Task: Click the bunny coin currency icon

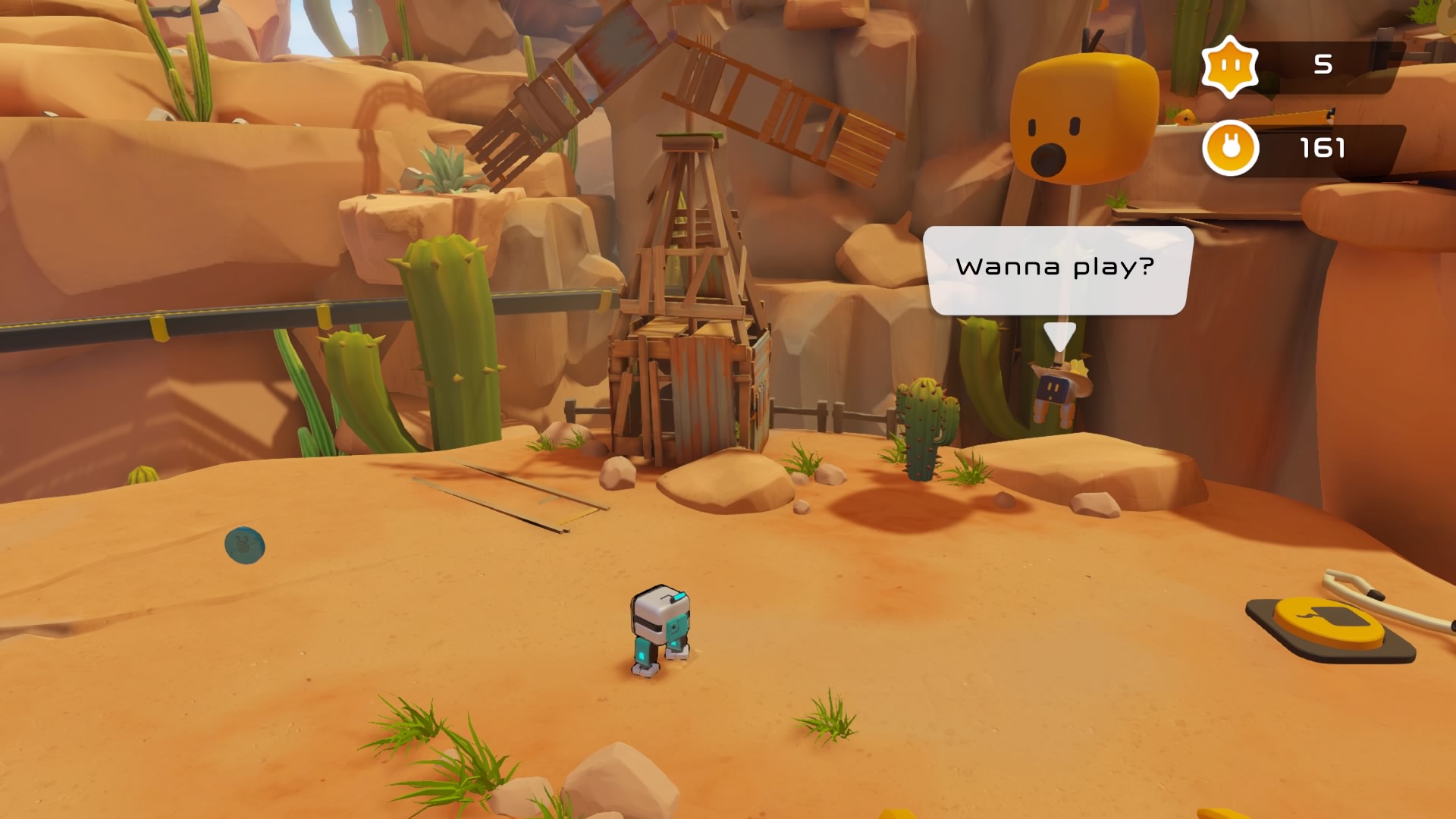Action: [x=1230, y=148]
